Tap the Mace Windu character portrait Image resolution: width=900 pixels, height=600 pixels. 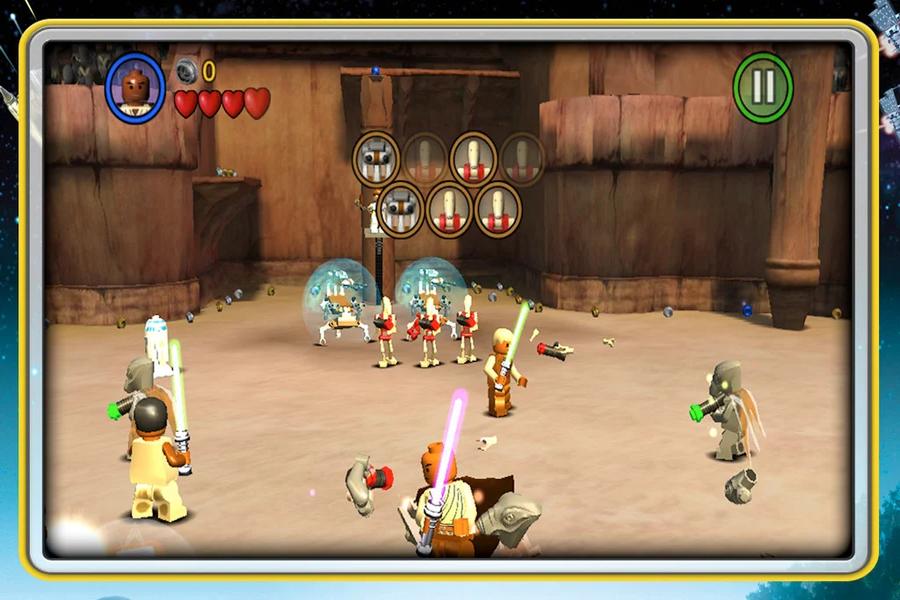[135, 87]
